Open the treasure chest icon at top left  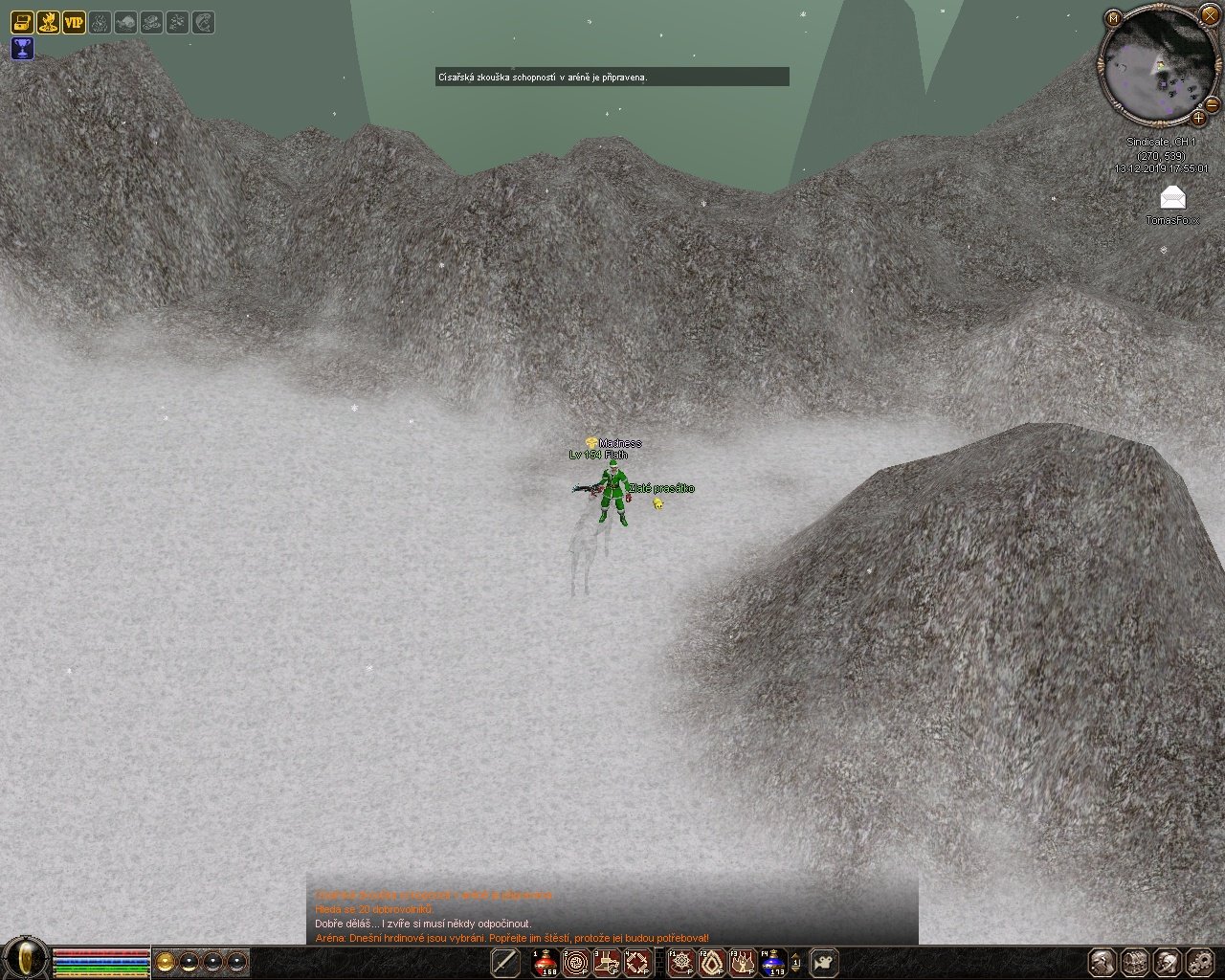point(22,22)
